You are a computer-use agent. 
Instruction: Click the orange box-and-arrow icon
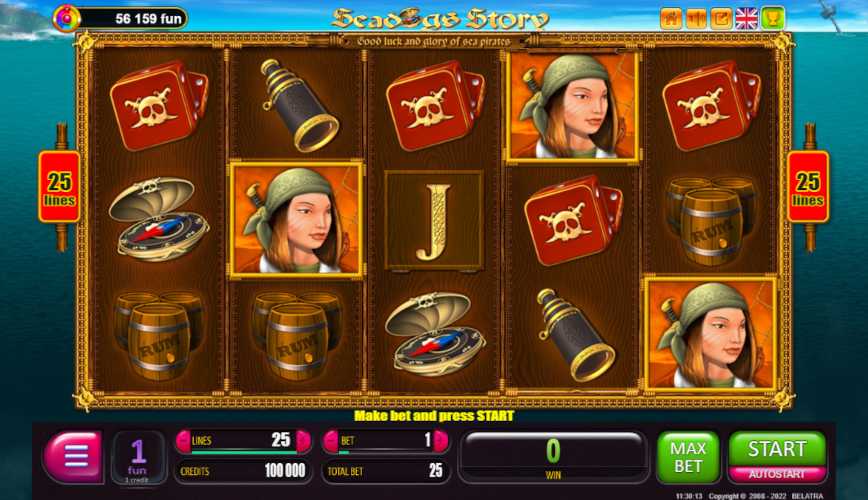721,18
